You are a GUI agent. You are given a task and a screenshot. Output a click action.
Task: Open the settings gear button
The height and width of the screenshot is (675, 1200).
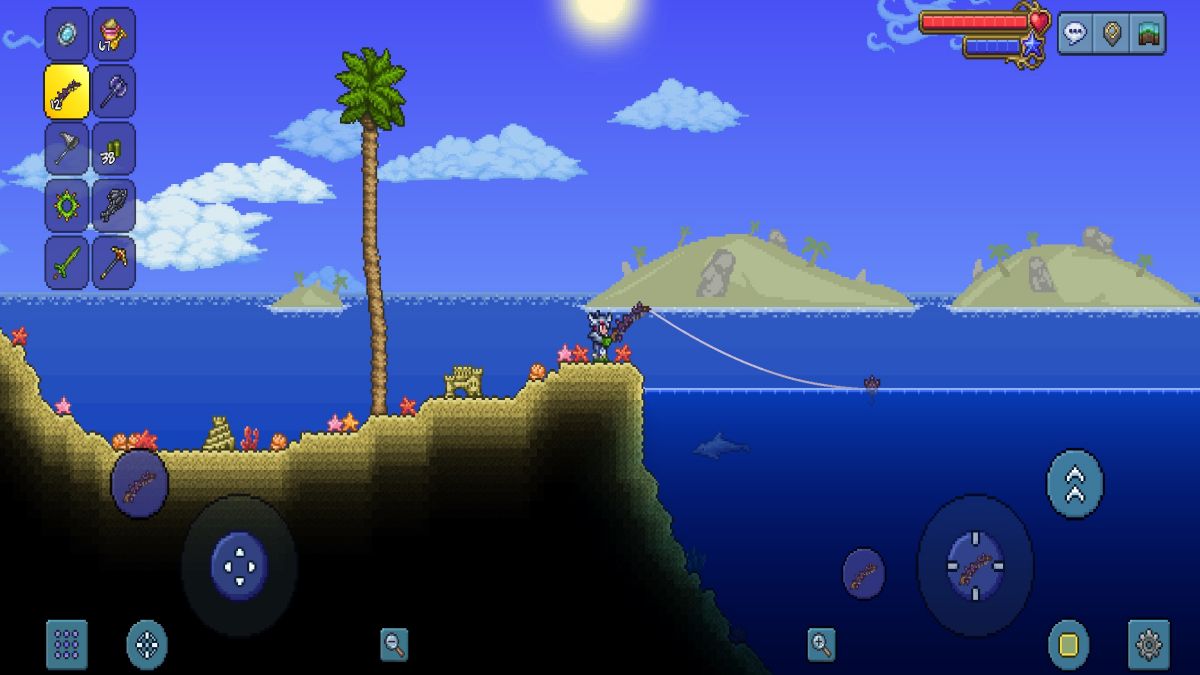click(1148, 644)
